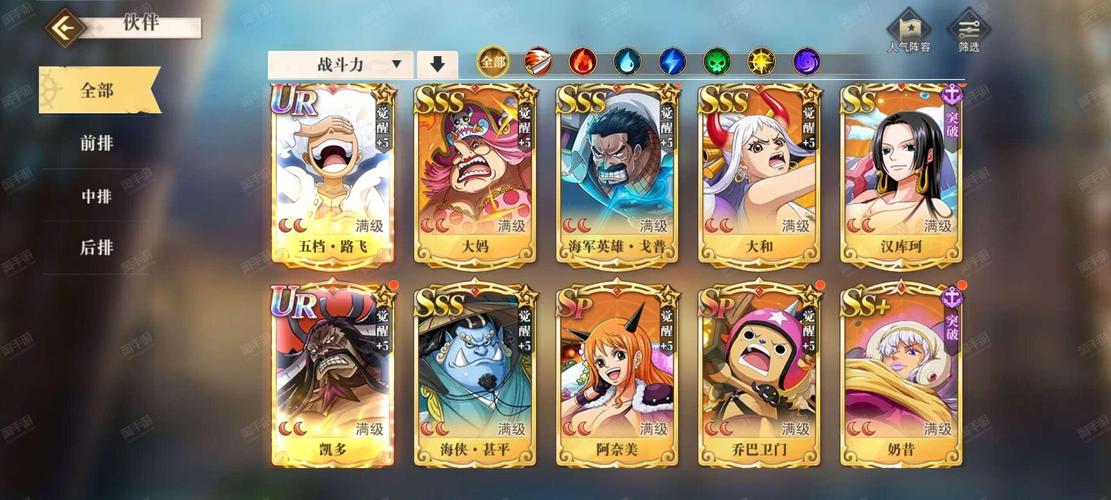The width and height of the screenshot is (1111, 500).
Task: Switch to the 全部 tab
Action: (97, 90)
